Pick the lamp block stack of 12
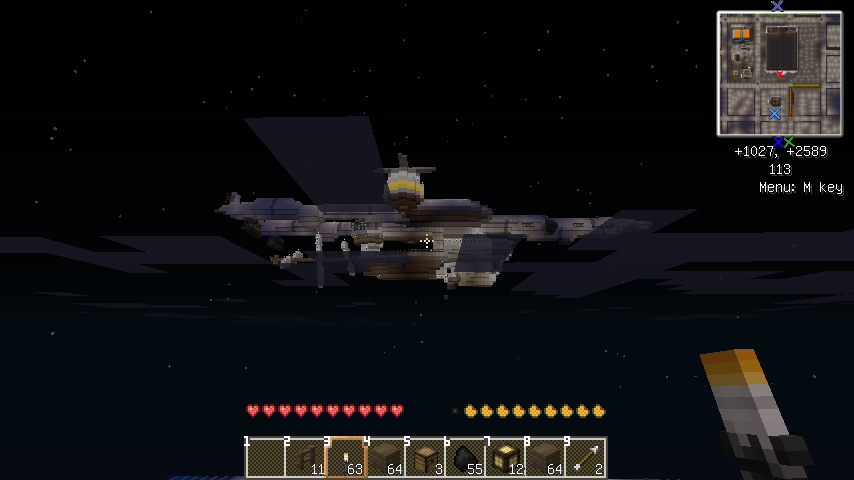Image resolution: width=854 pixels, height=480 pixels. tap(505, 458)
